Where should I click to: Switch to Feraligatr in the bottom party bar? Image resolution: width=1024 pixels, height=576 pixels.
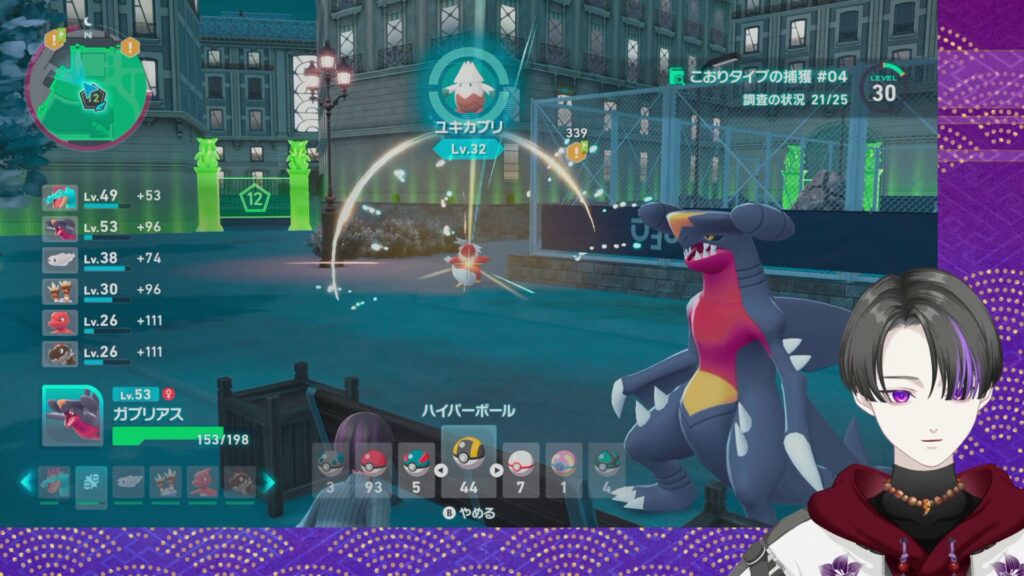[x=55, y=482]
